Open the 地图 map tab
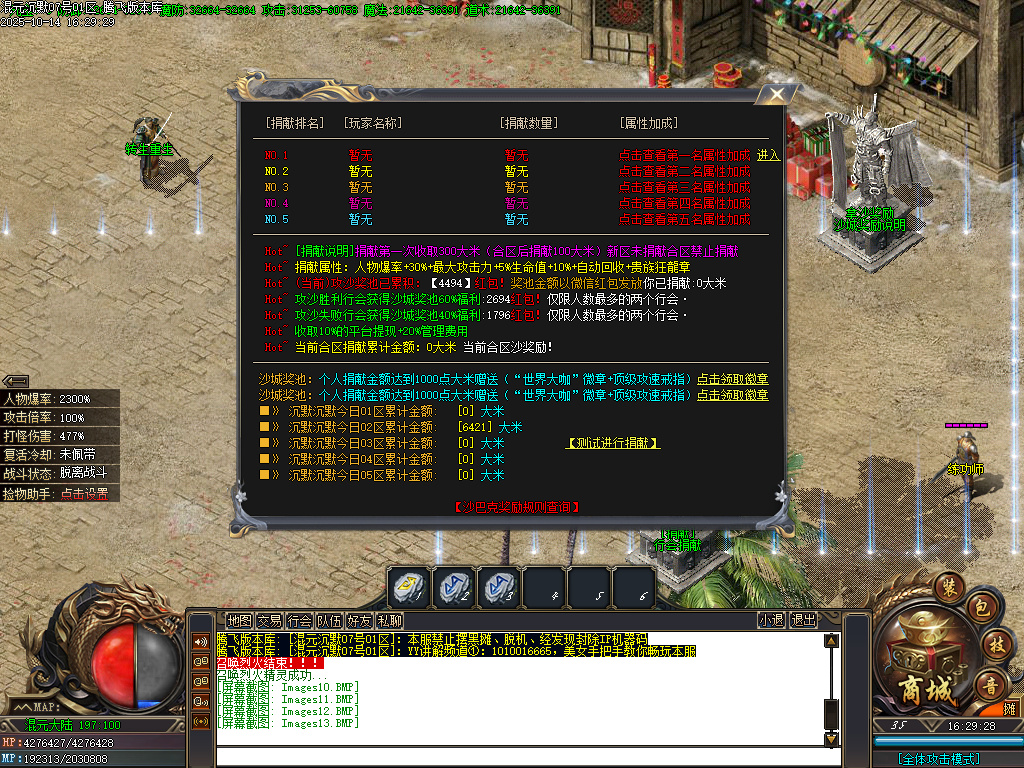The width and height of the screenshot is (1024, 768). 239,620
